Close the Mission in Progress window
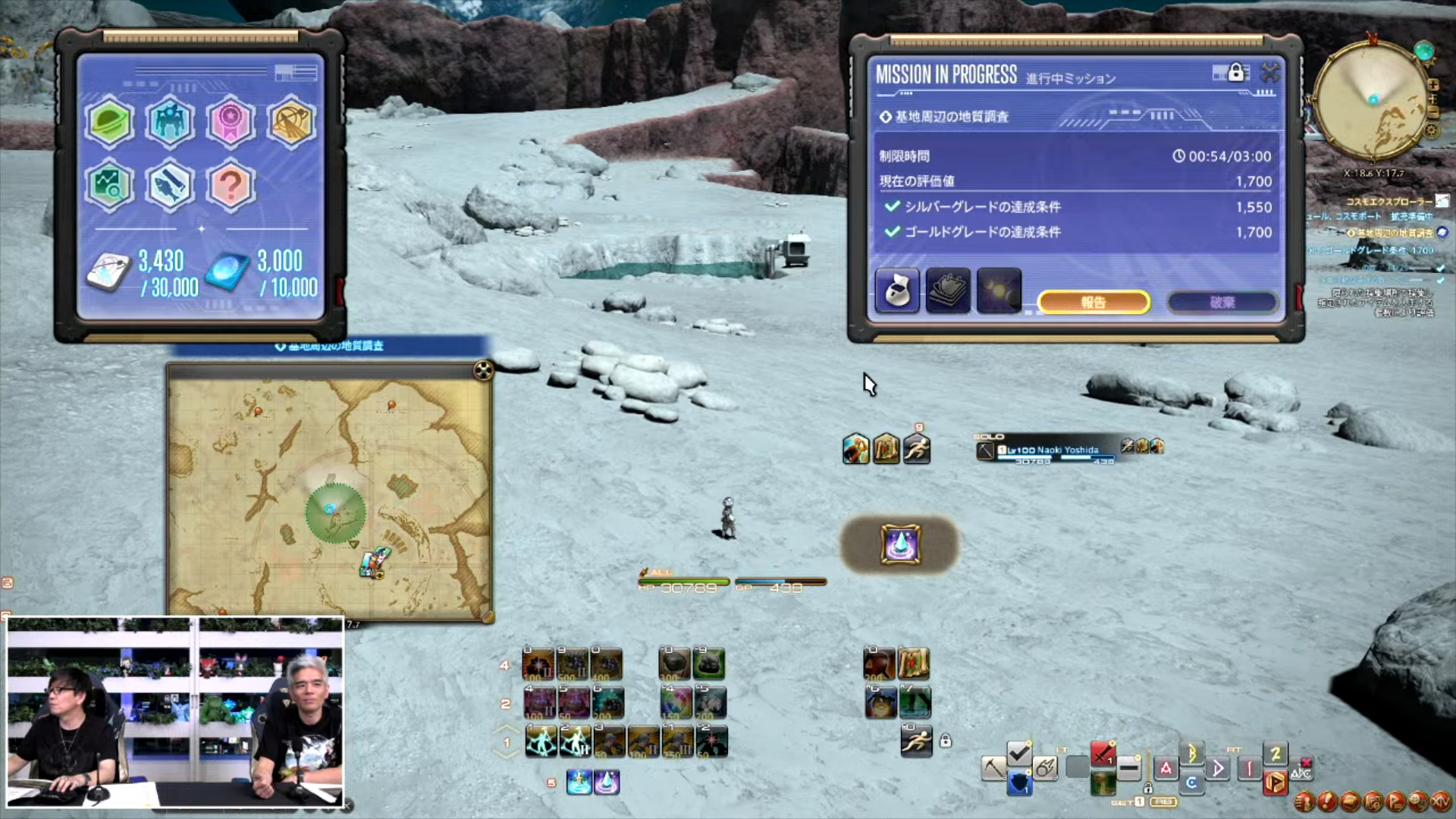Screen dimensions: 1456x819 pyautogui.click(x=1270, y=73)
